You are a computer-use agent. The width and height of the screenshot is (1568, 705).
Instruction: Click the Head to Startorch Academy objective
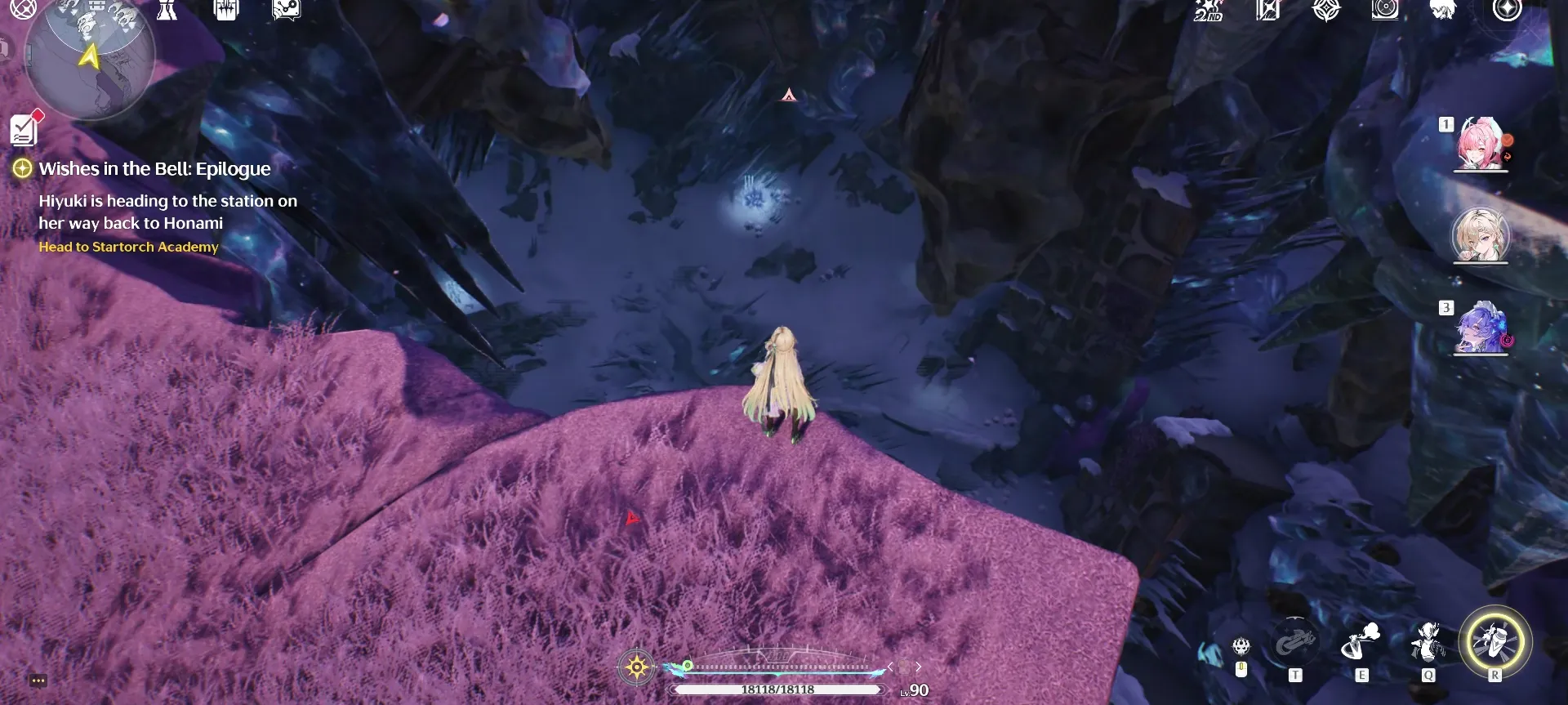point(128,247)
